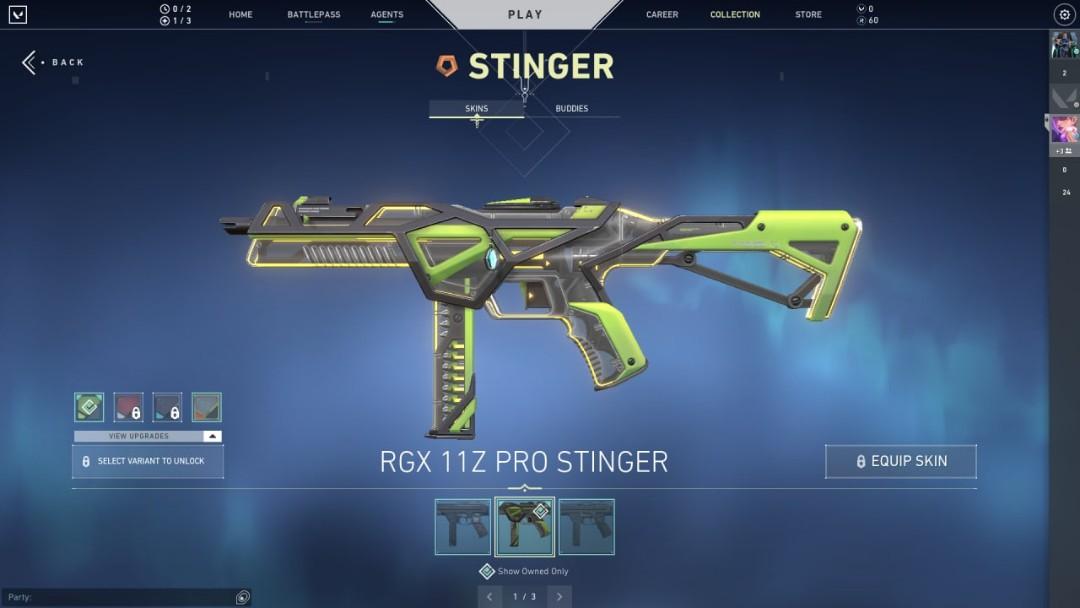Hit the Play button
Image resolution: width=1080 pixels, height=608 pixels.
tap(525, 14)
